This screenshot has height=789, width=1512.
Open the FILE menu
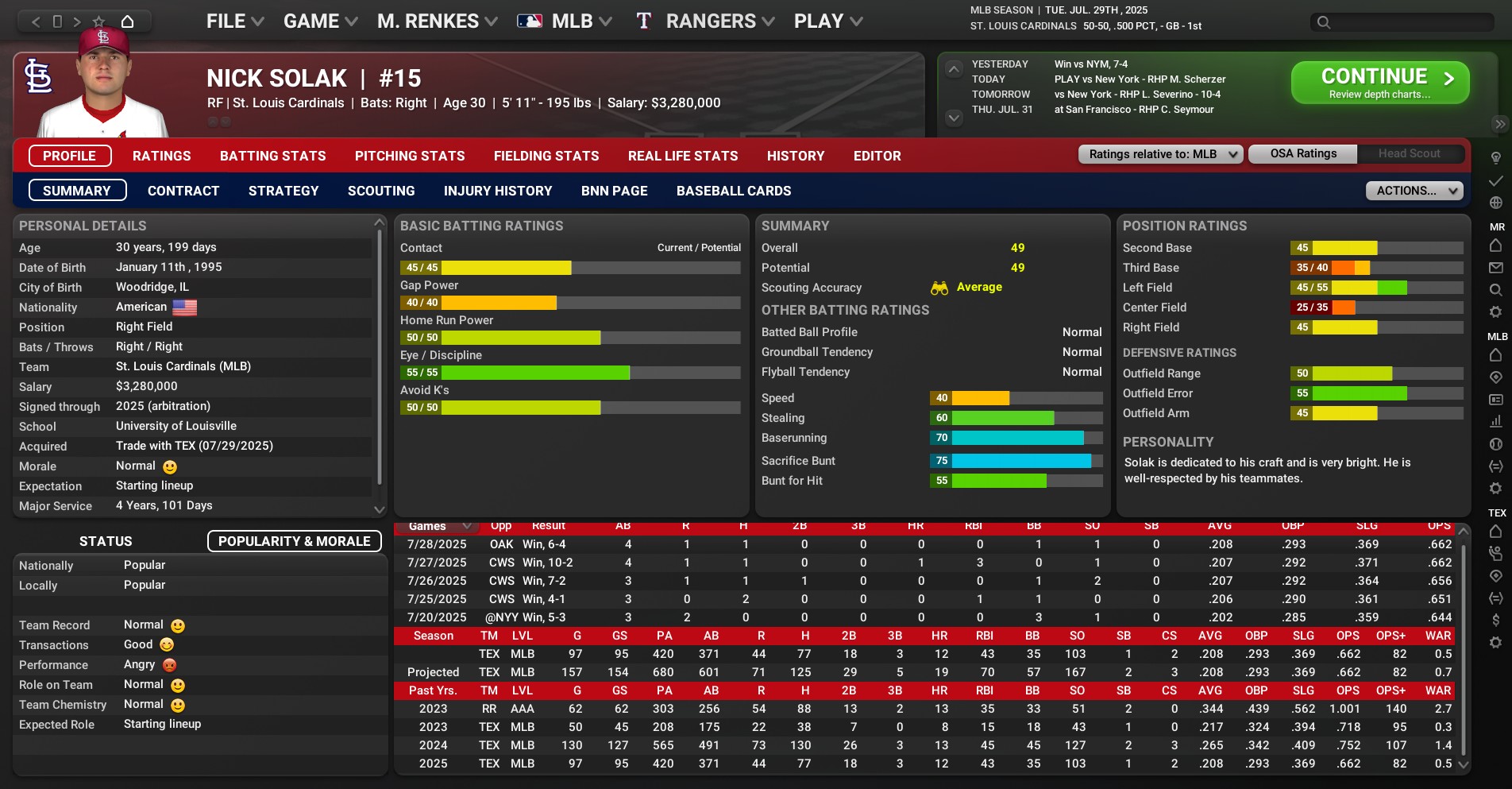pos(234,21)
